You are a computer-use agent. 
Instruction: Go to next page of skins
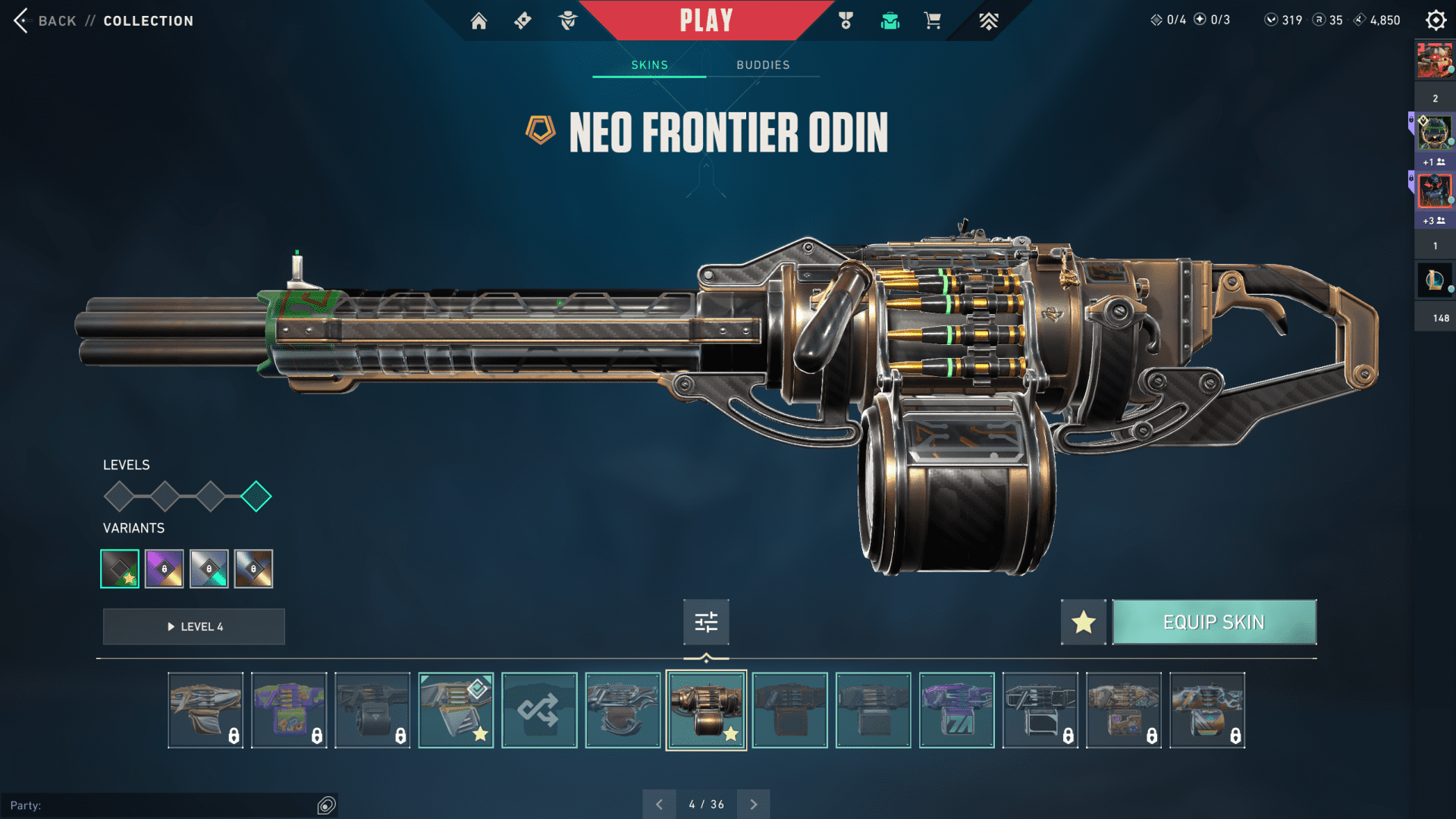click(753, 805)
